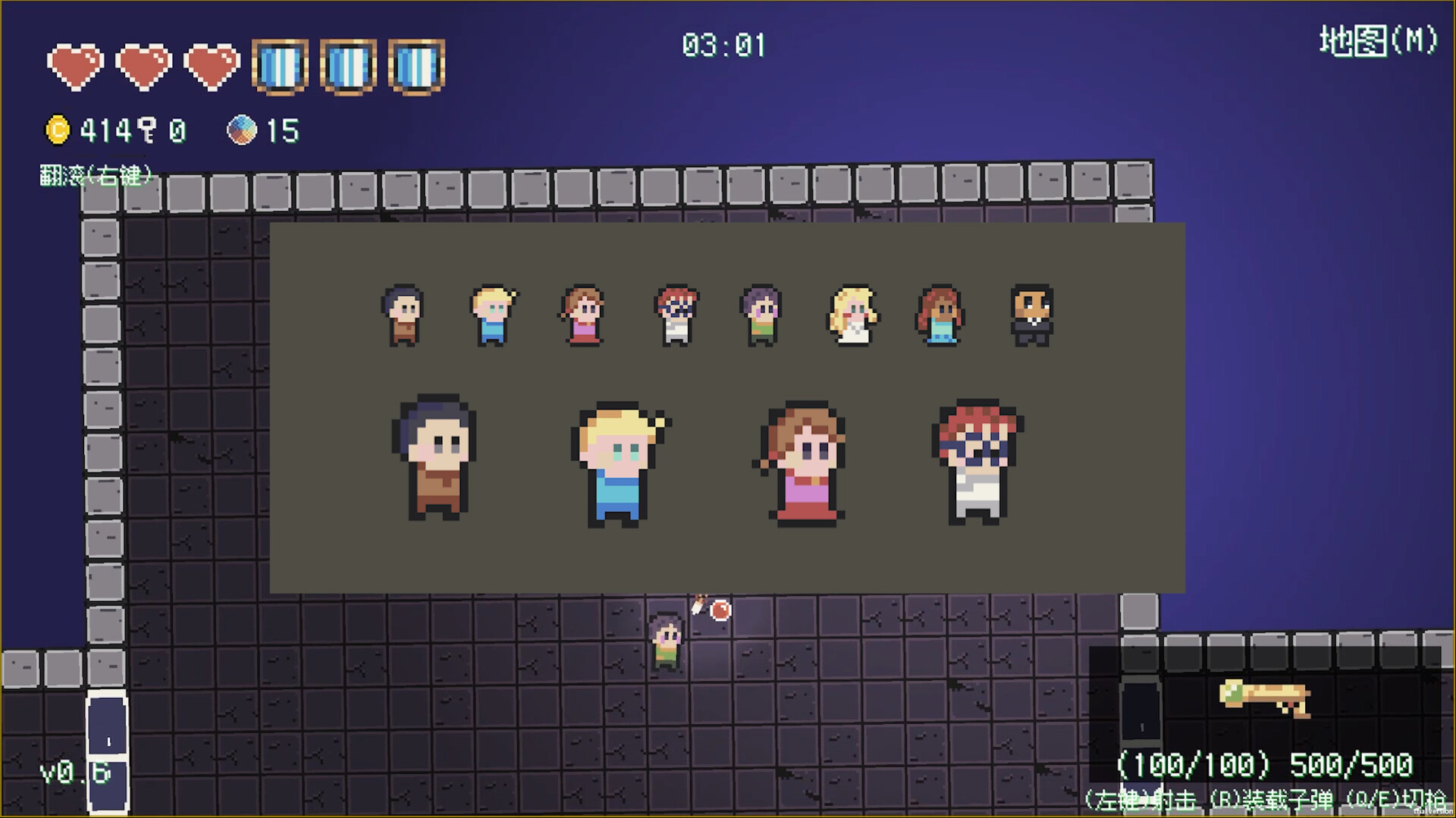Select the girl in pink dress portrait

(584, 315)
